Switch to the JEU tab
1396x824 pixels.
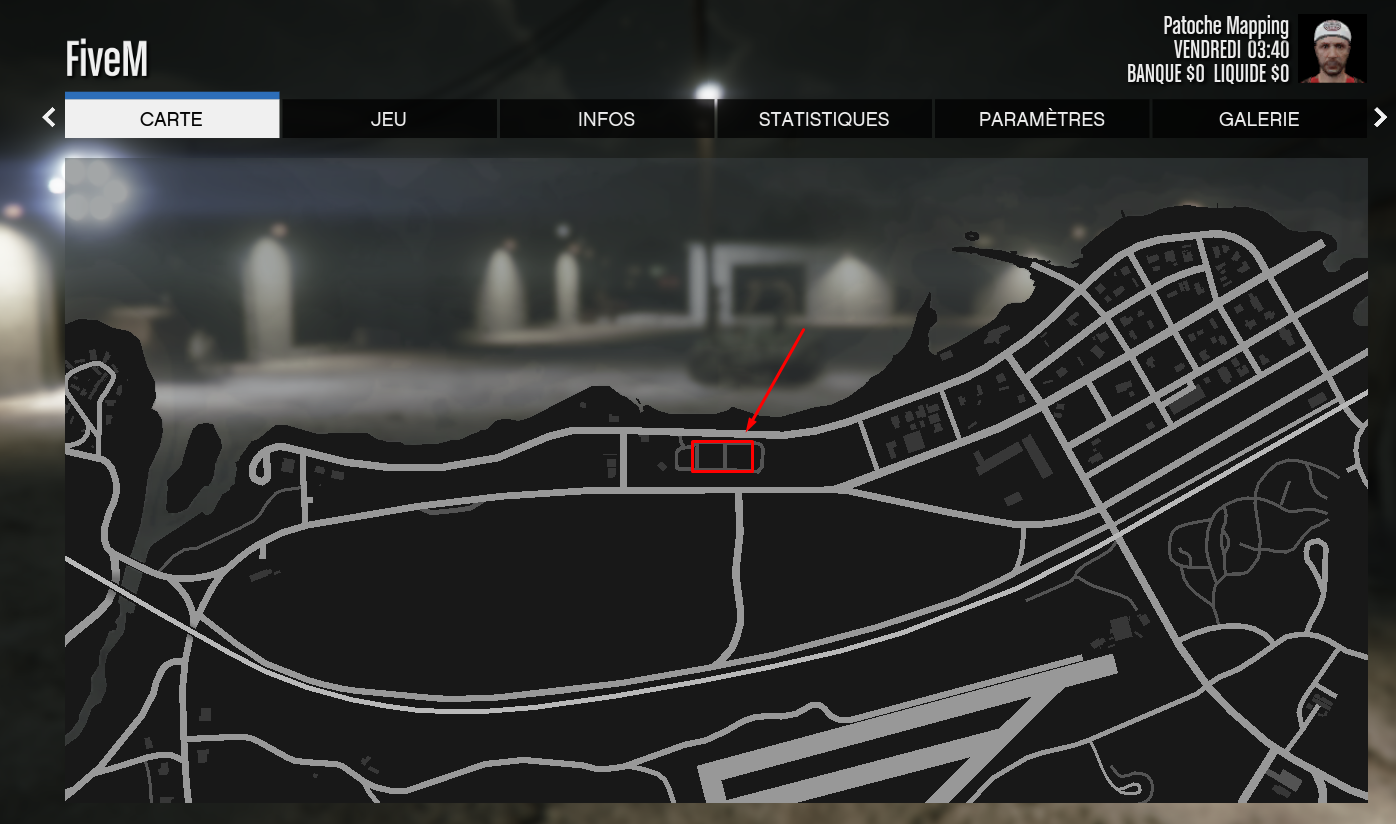(x=389, y=119)
